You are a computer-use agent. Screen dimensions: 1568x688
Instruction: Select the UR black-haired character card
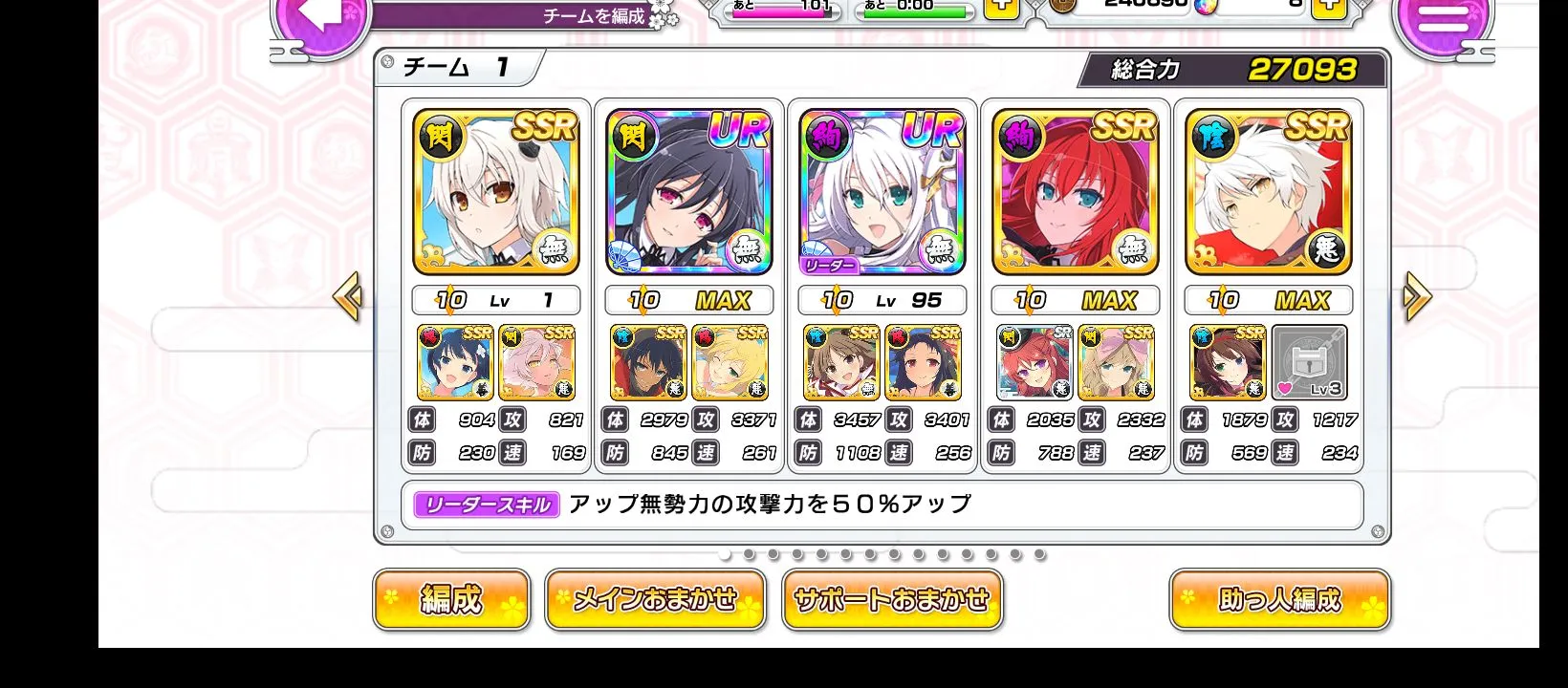pos(689,192)
